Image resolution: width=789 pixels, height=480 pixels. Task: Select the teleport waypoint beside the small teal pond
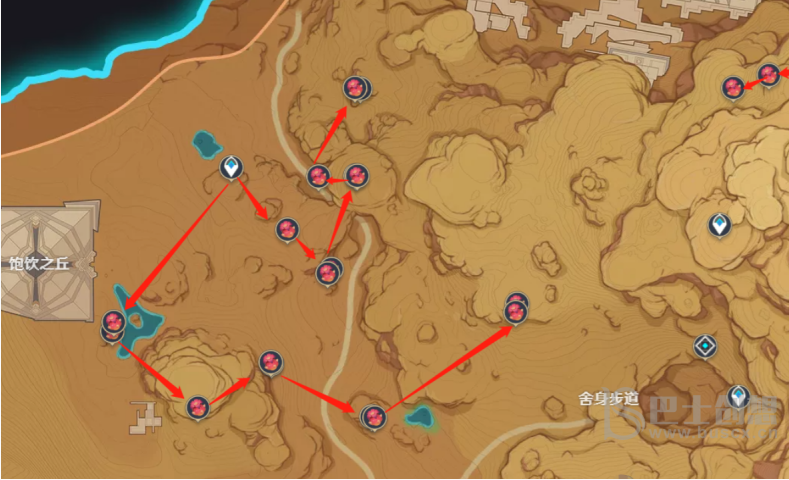pos(231,168)
